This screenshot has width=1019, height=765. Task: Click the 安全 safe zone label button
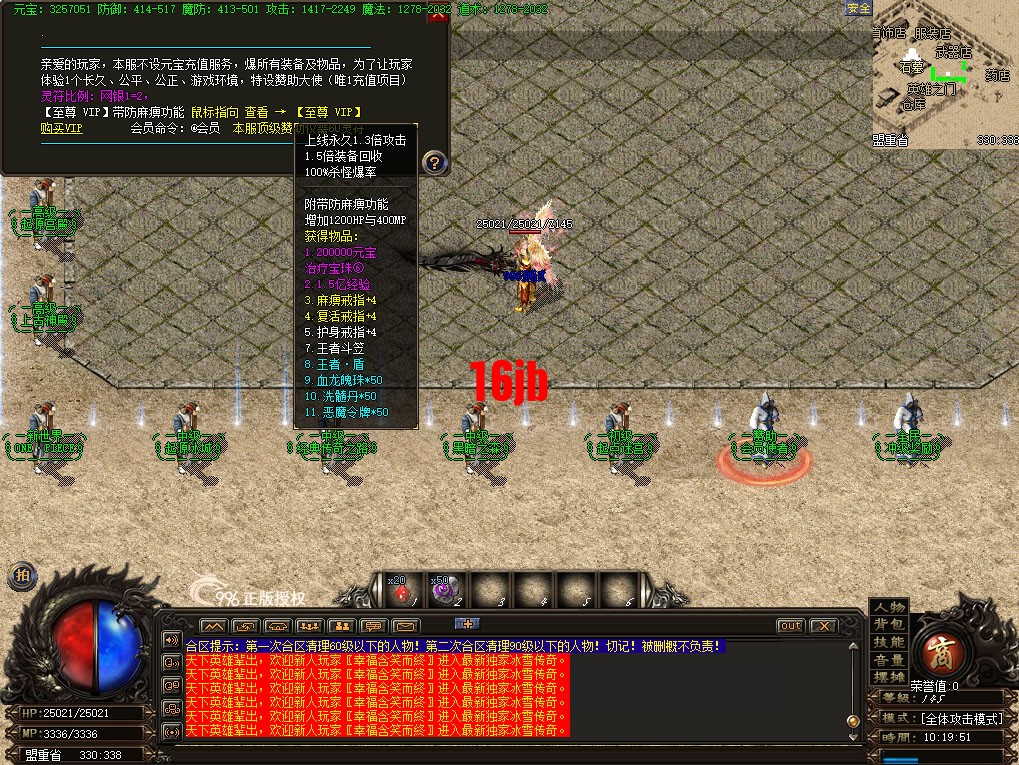click(x=858, y=8)
